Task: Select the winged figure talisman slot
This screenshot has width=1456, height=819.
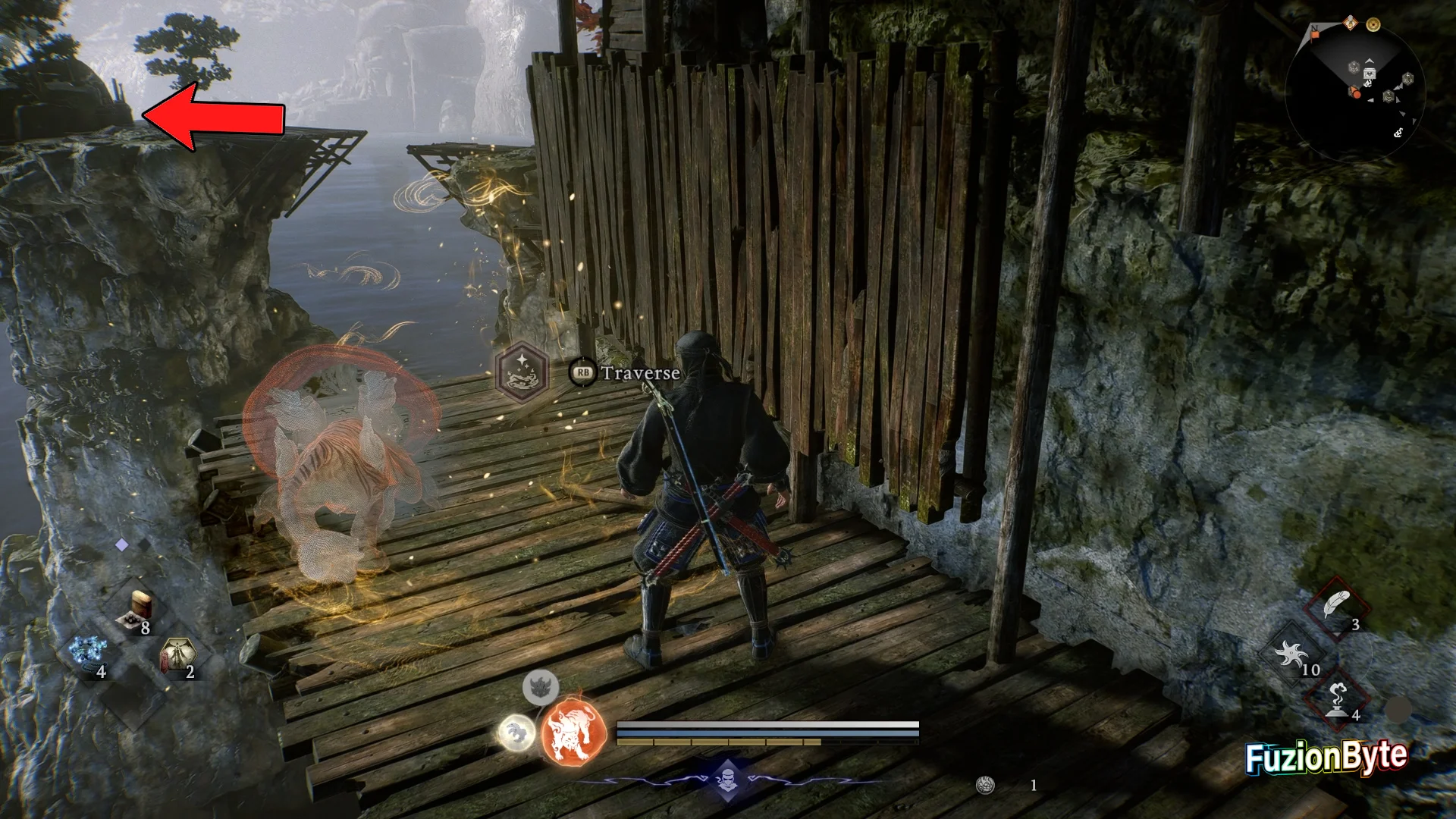Action: coord(176,655)
